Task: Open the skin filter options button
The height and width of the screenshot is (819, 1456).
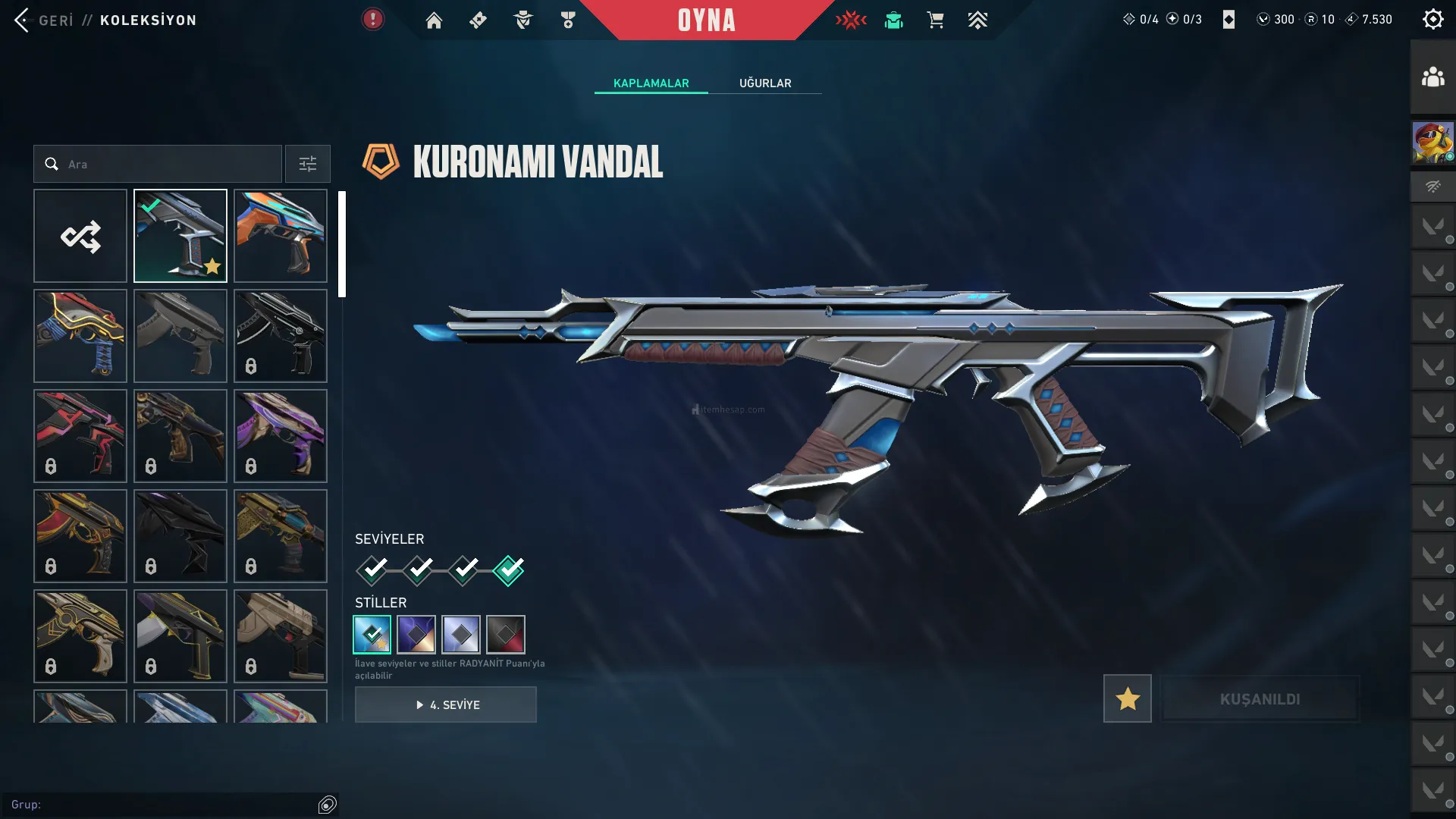Action: pos(307,164)
